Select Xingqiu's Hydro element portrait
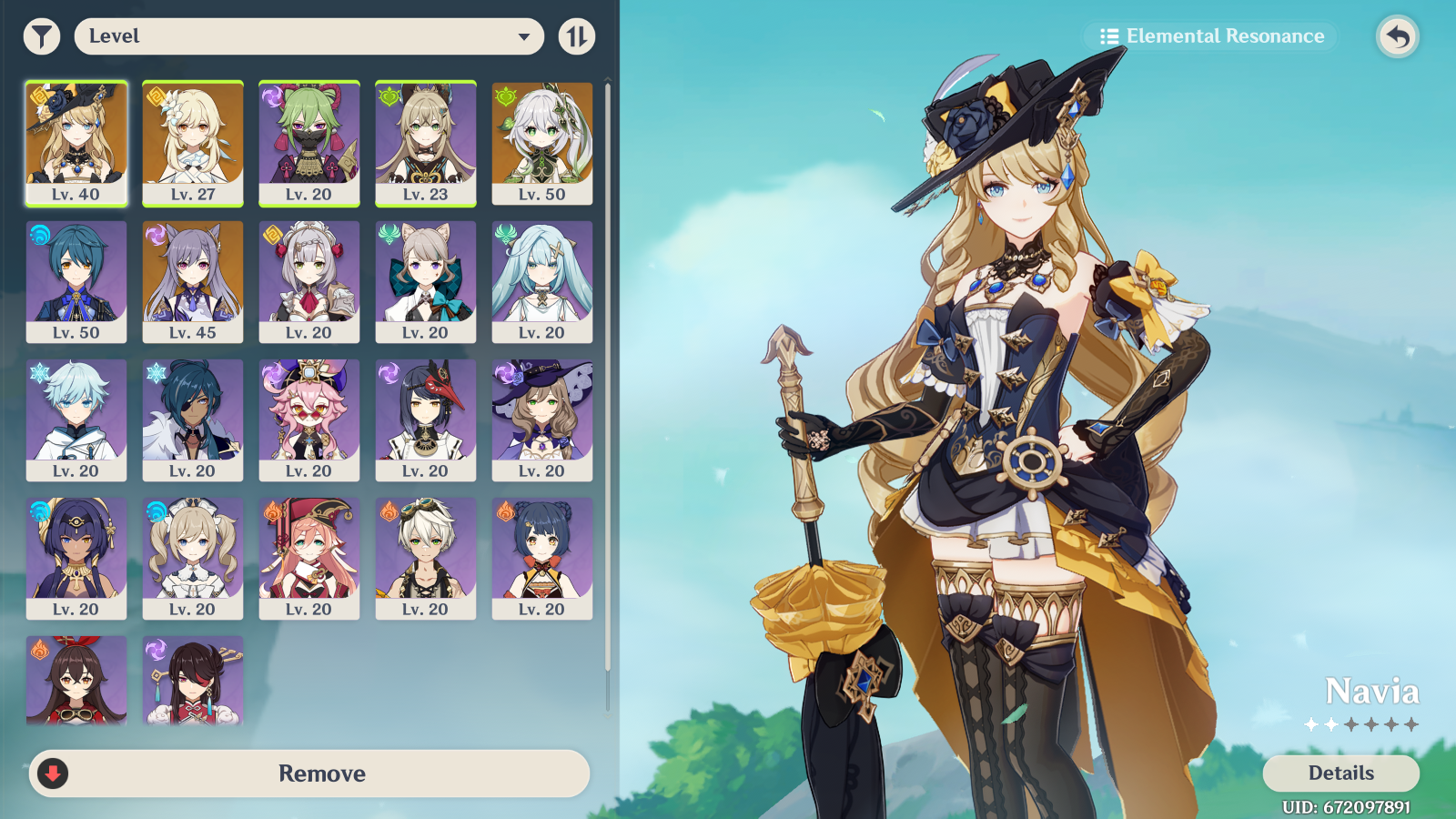 pos(76,279)
